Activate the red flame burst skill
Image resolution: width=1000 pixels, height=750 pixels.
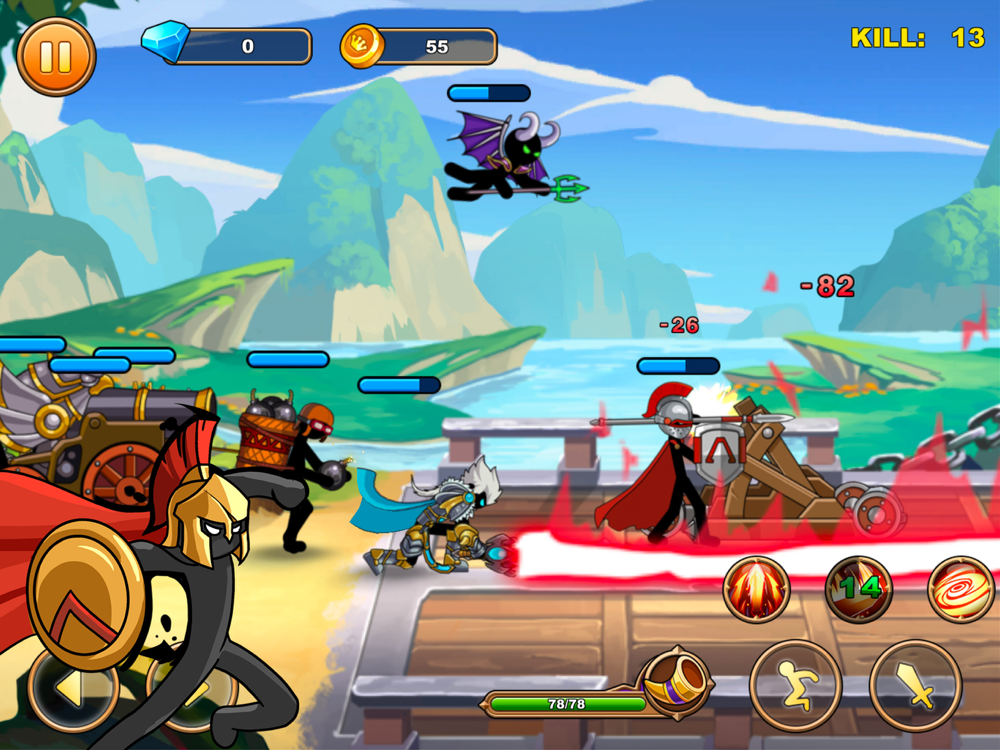757,590
